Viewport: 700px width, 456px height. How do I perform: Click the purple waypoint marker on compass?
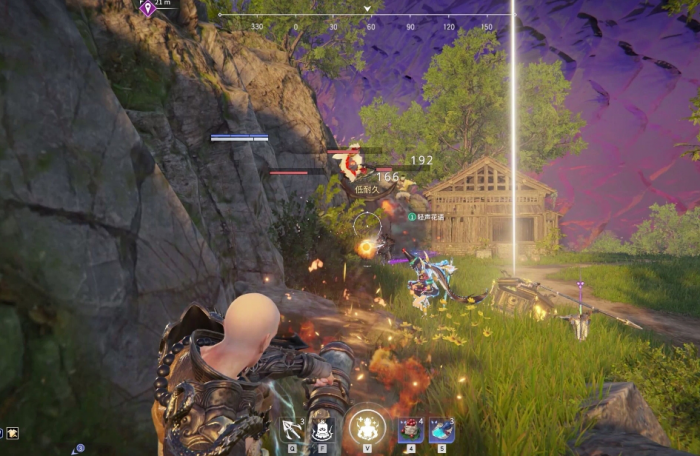[148, 9]
